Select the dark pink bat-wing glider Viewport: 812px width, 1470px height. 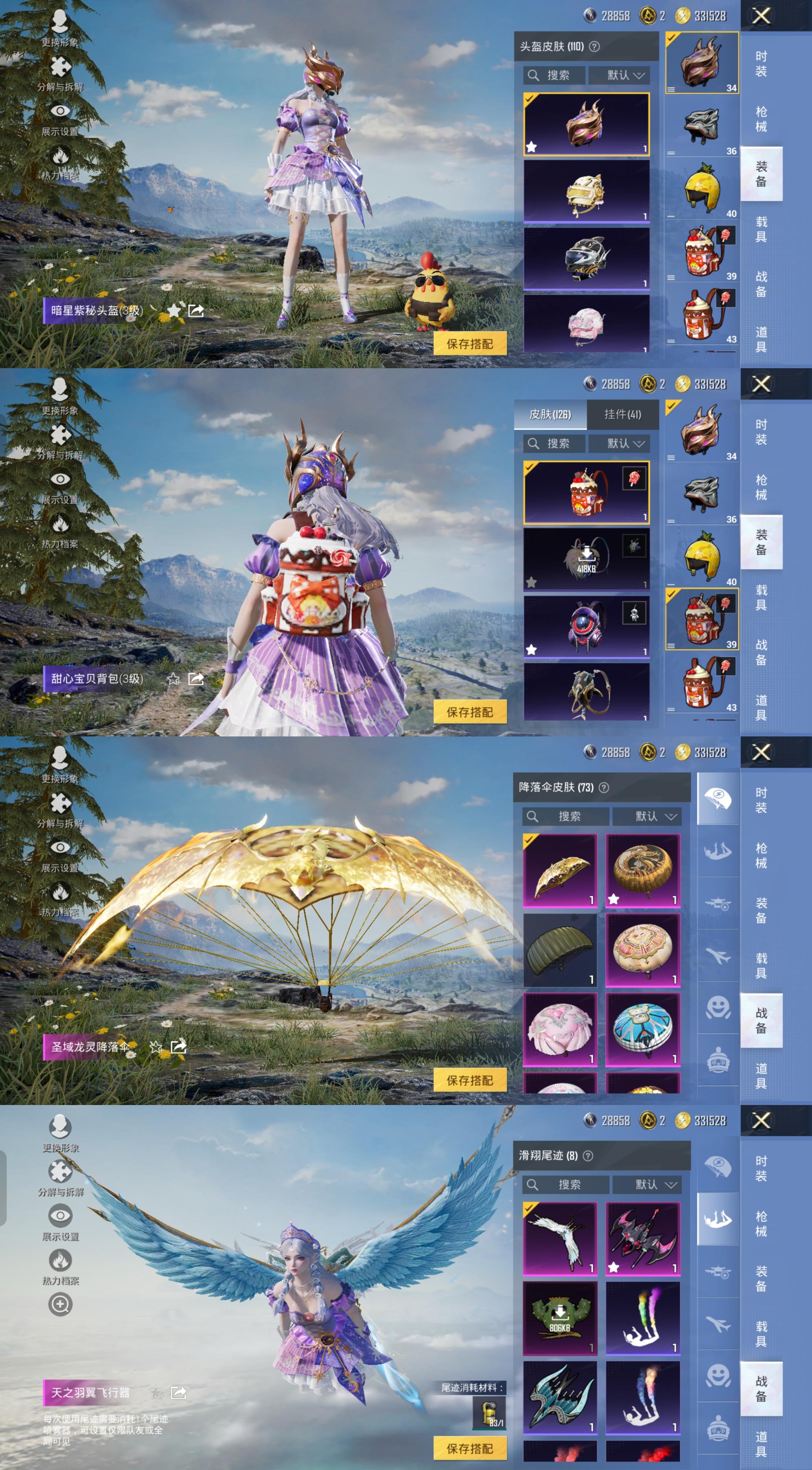pos(643,1239)
